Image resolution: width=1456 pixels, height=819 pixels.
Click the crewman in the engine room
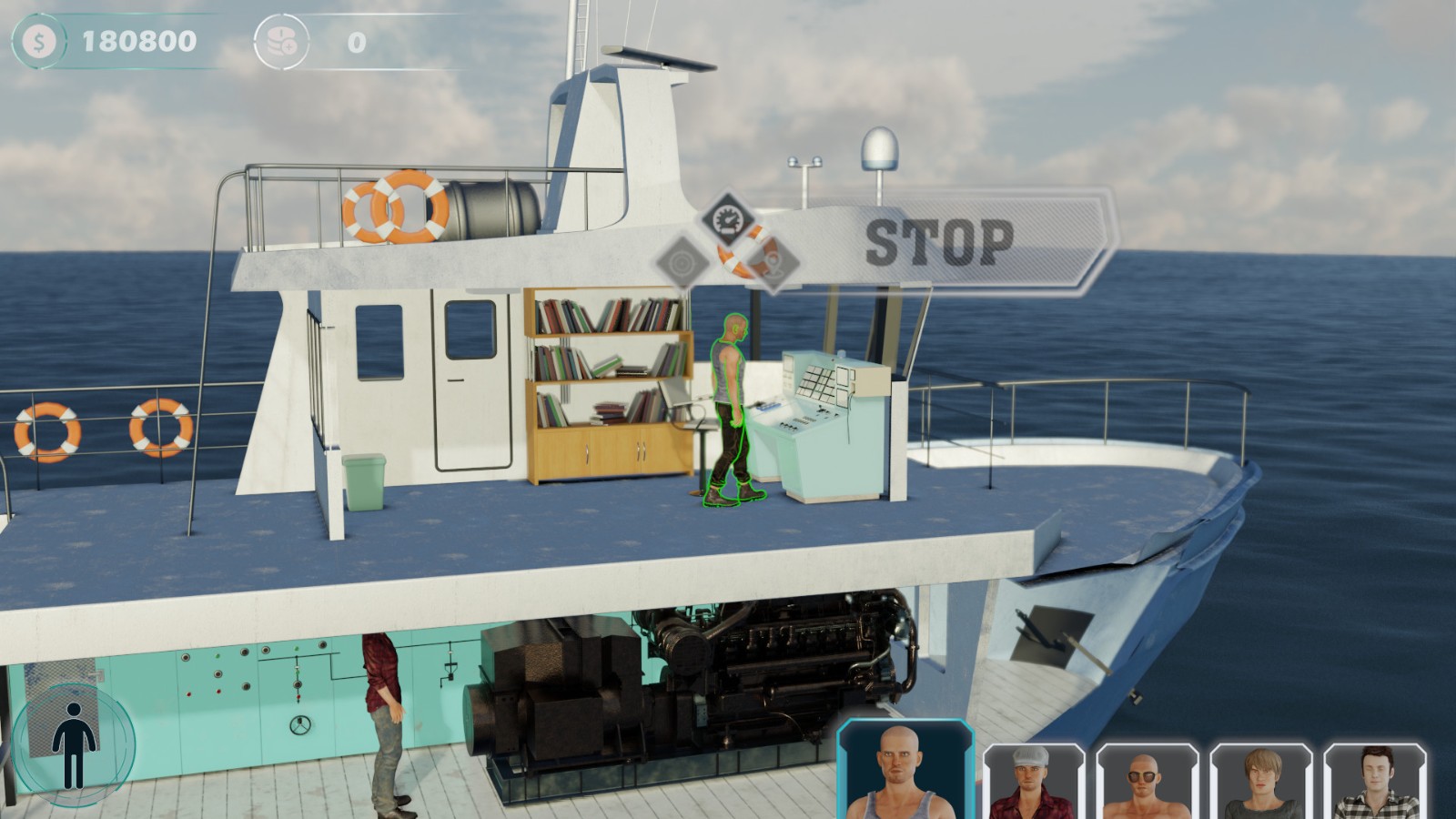[x=386, y=710]
